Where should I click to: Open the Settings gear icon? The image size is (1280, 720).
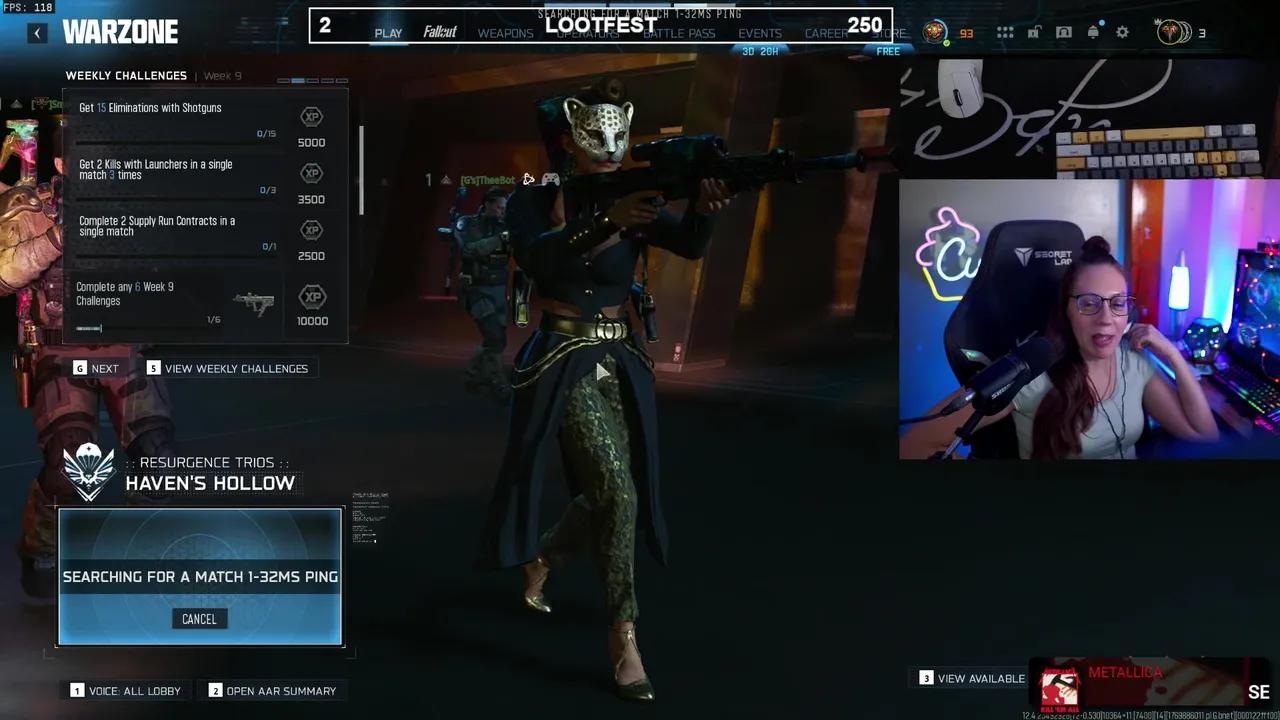pos(1122,32)
